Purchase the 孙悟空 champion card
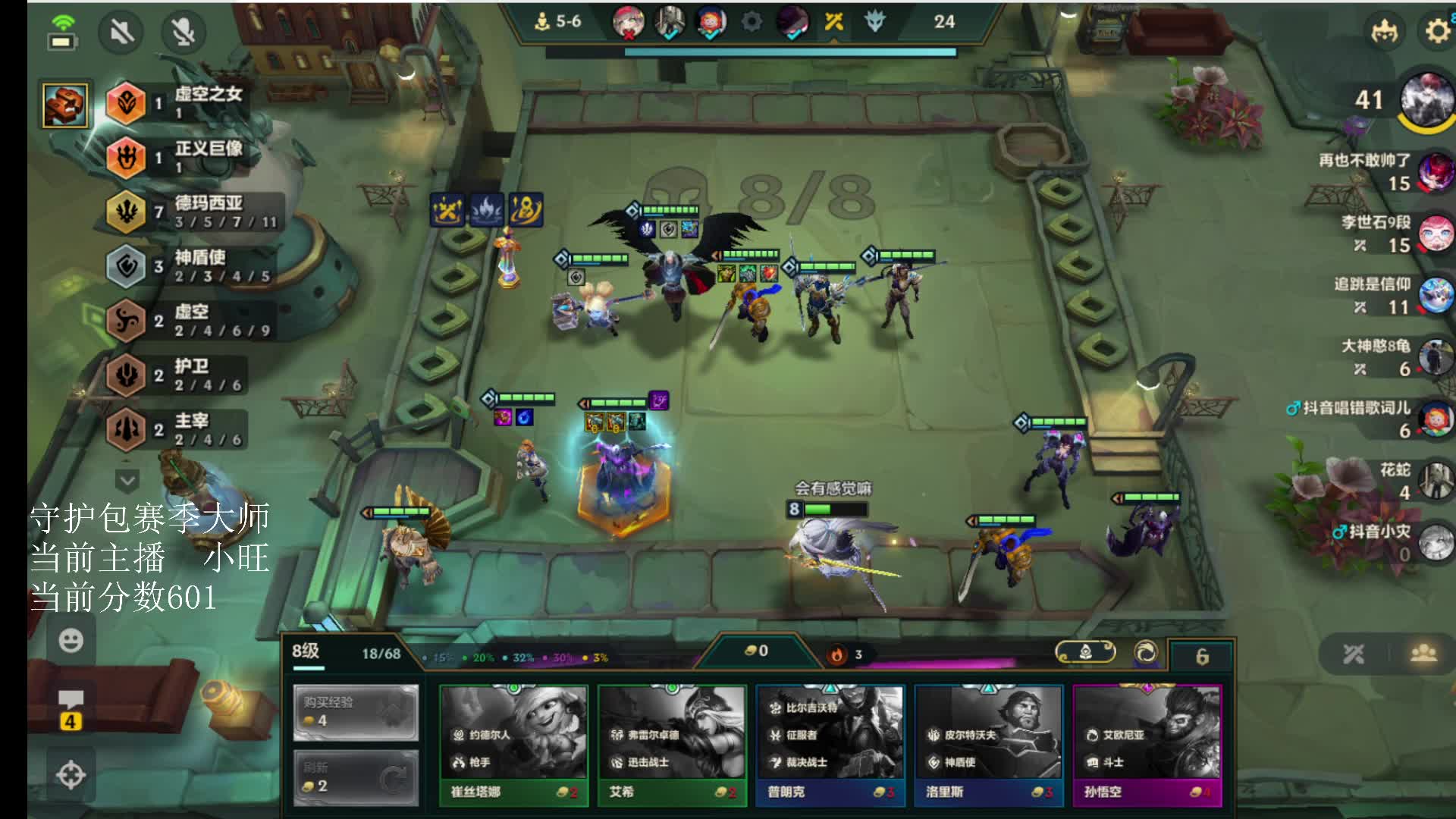Image resolution: width=1456 pixels, height=819 pixels. coord(1147,743)
